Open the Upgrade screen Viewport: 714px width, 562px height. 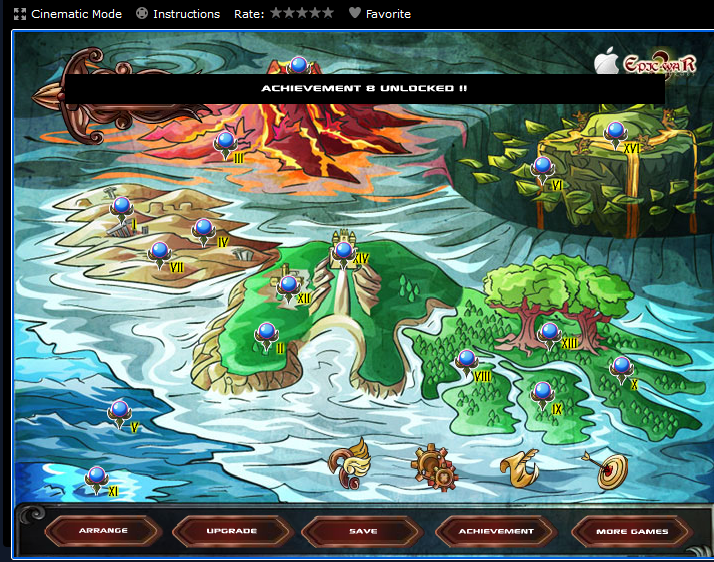232,531
